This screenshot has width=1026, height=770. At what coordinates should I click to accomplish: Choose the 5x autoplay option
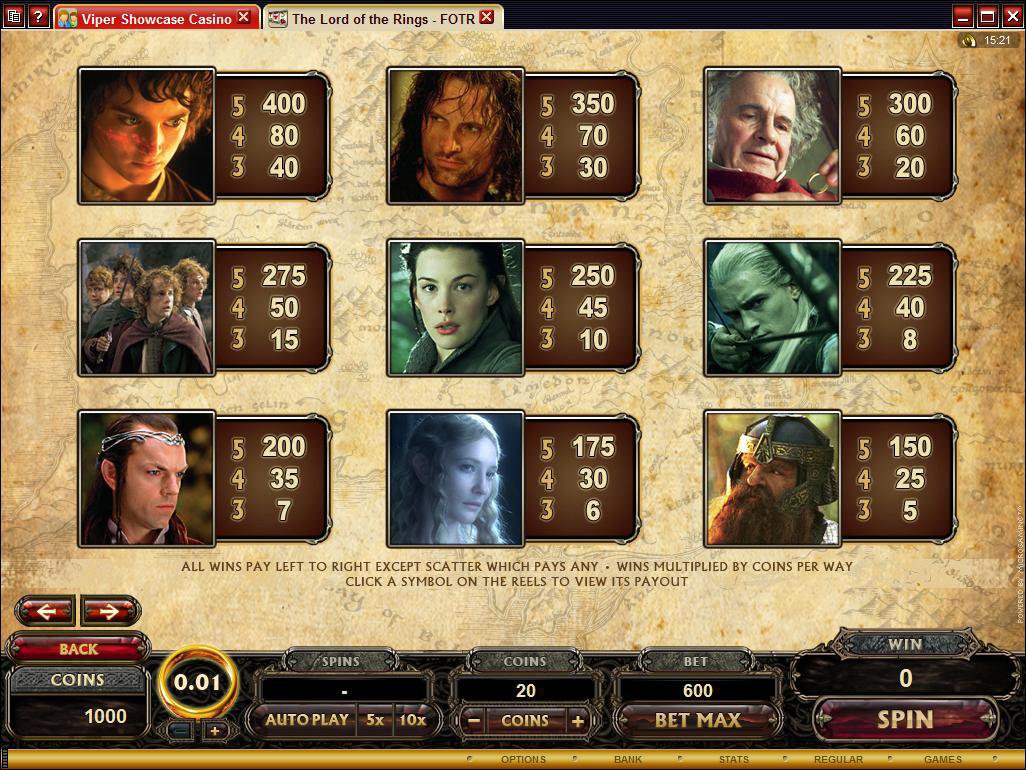tap(374, 720)
